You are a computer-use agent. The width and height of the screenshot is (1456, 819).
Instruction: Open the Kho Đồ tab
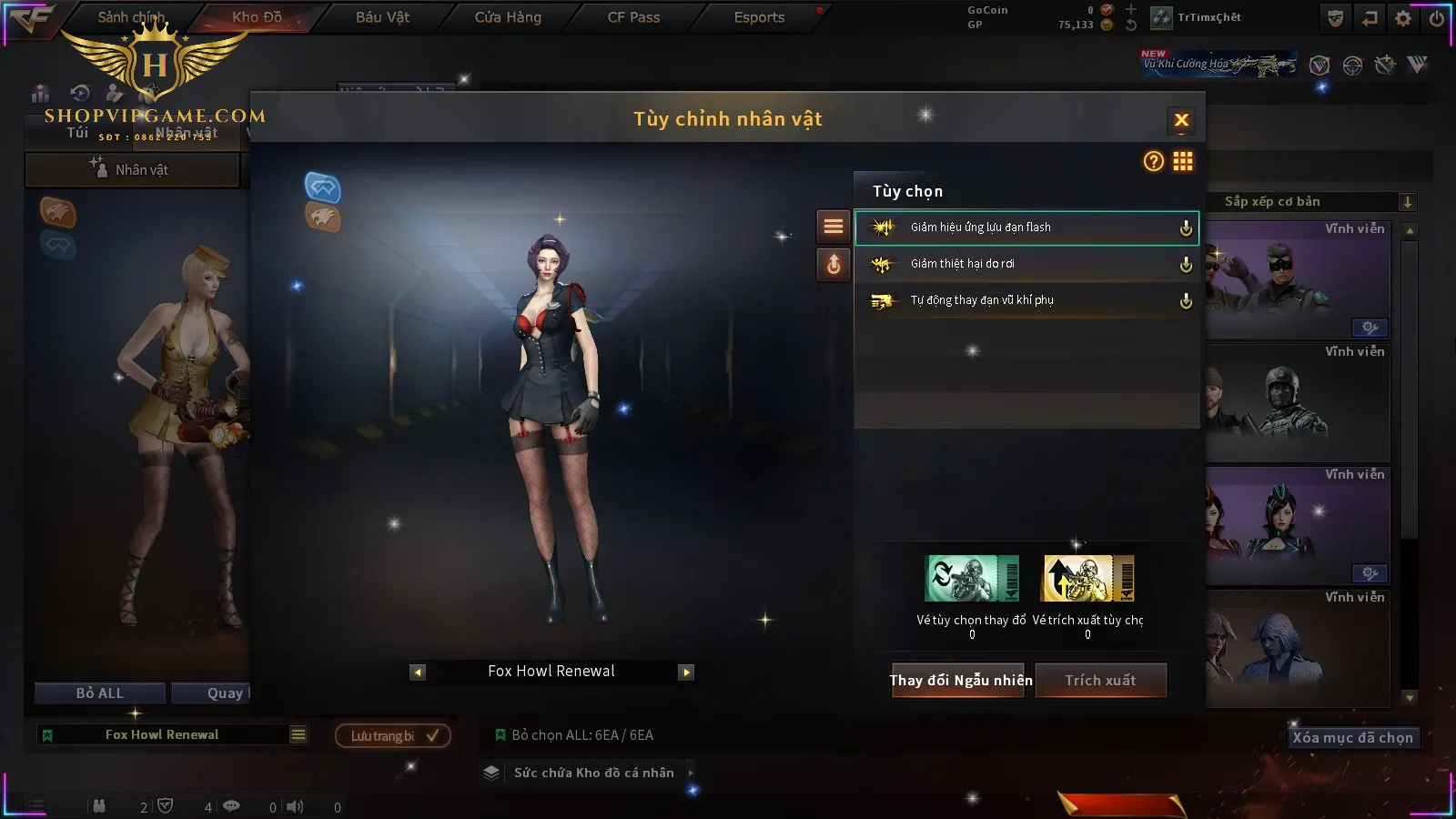[258, 17]
